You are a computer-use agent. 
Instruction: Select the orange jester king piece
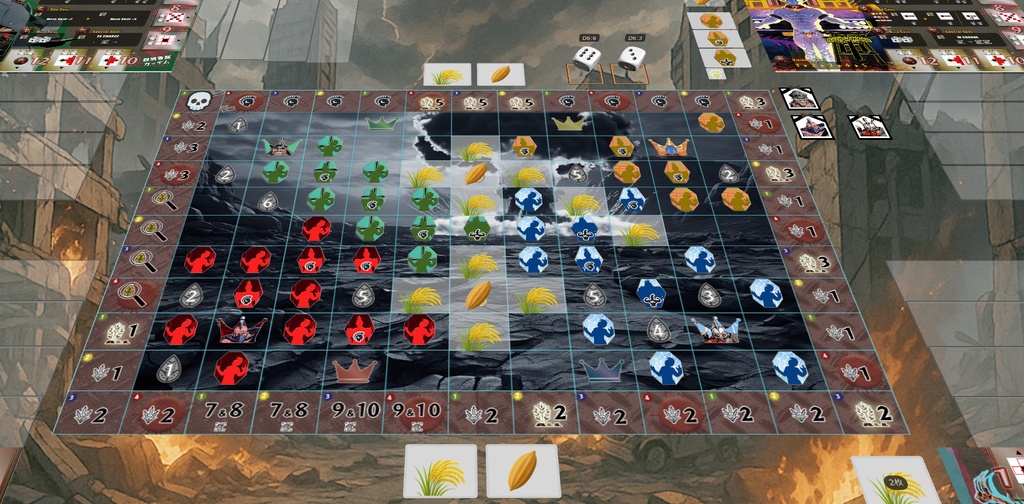click(x=668, y=147)
